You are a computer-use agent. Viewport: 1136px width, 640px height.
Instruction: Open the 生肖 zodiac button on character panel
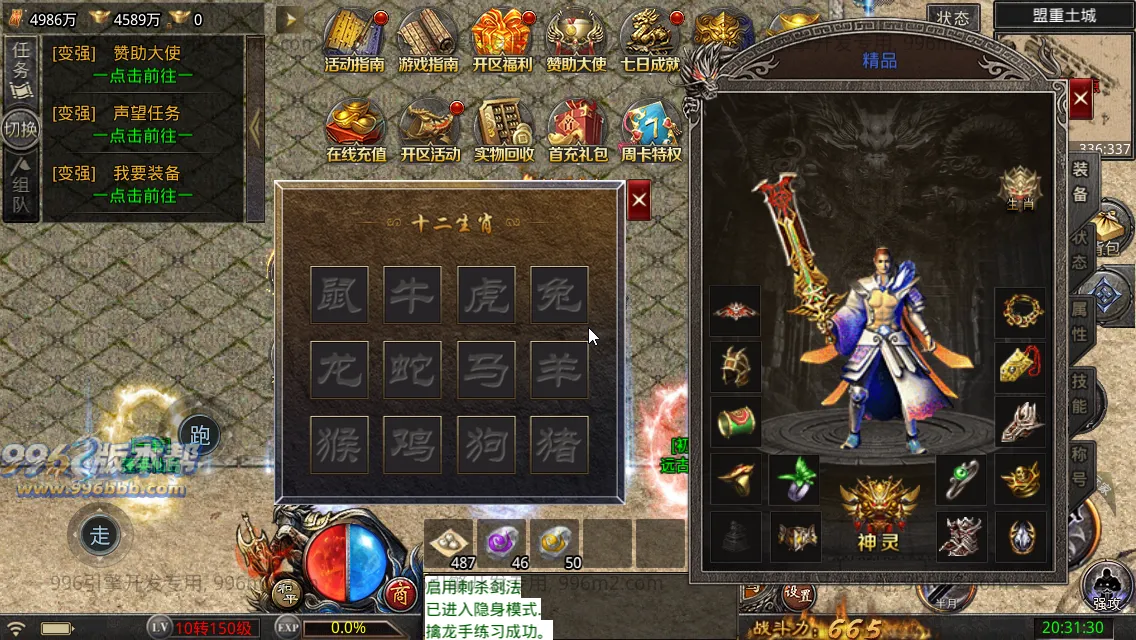(1020, 187)
